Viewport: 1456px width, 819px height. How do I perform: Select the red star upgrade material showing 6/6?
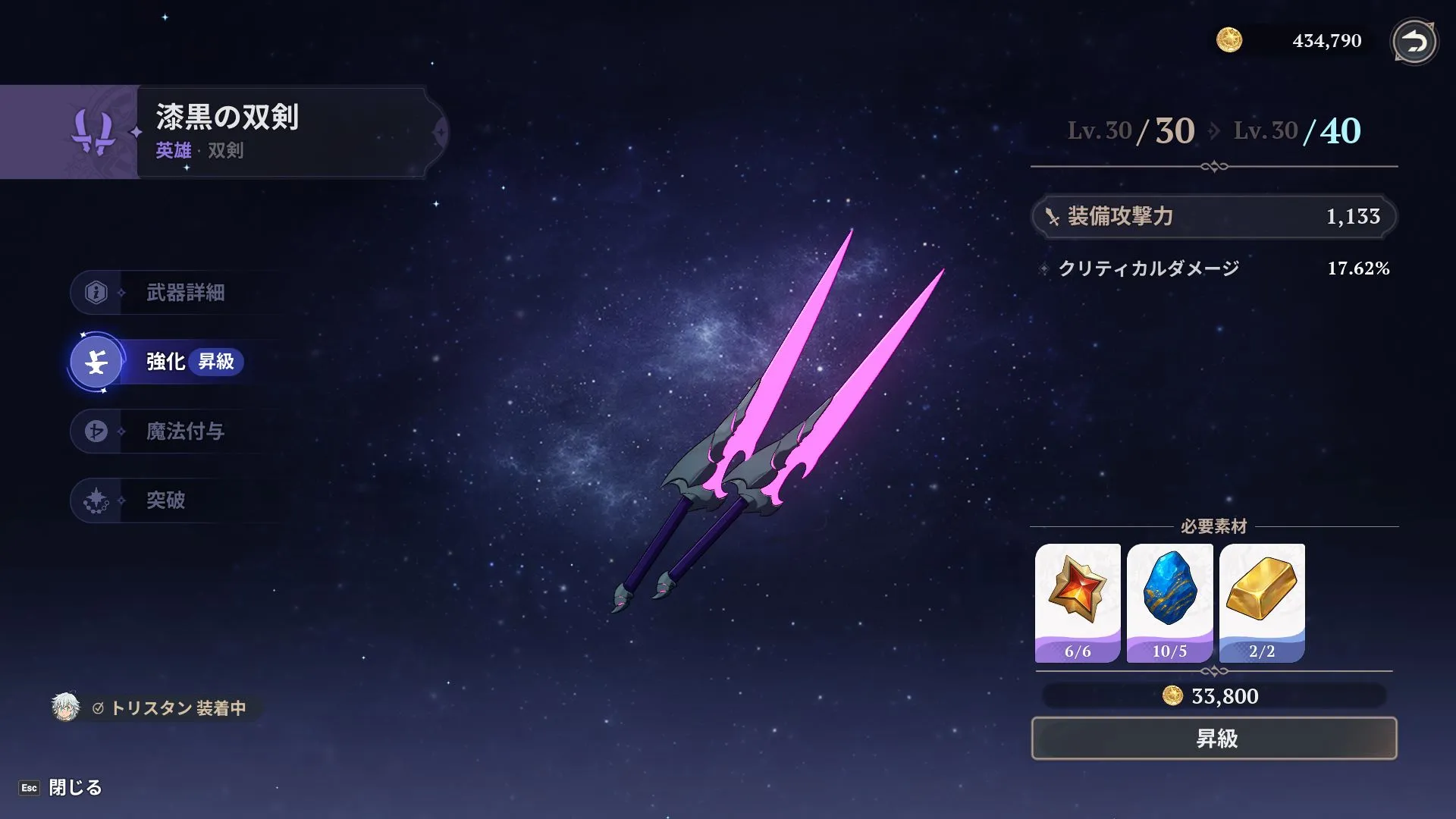tap(1076, 601)
